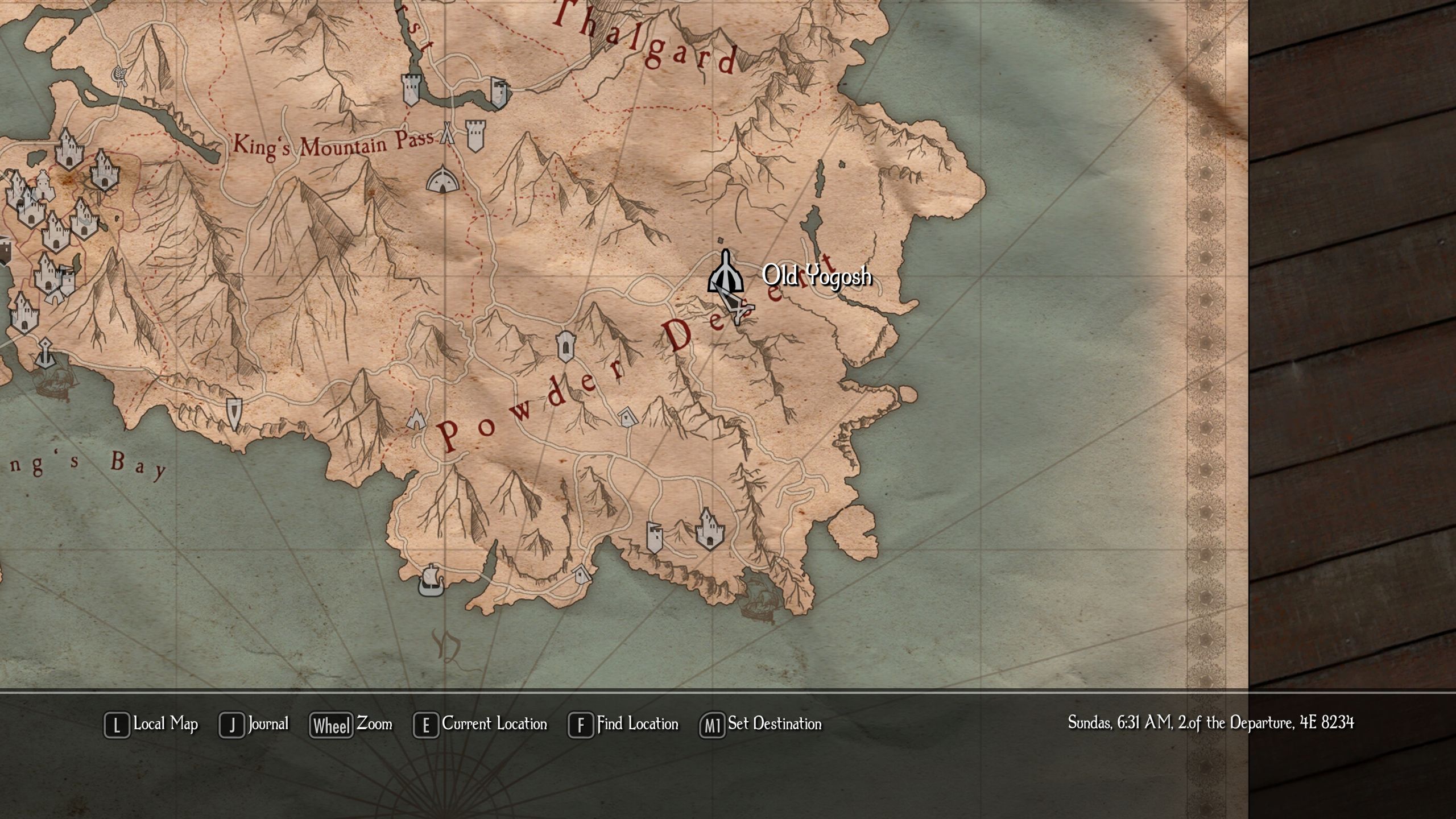Click the wheat farm map marker
The image size is (1456, 819).
point(120,75)
